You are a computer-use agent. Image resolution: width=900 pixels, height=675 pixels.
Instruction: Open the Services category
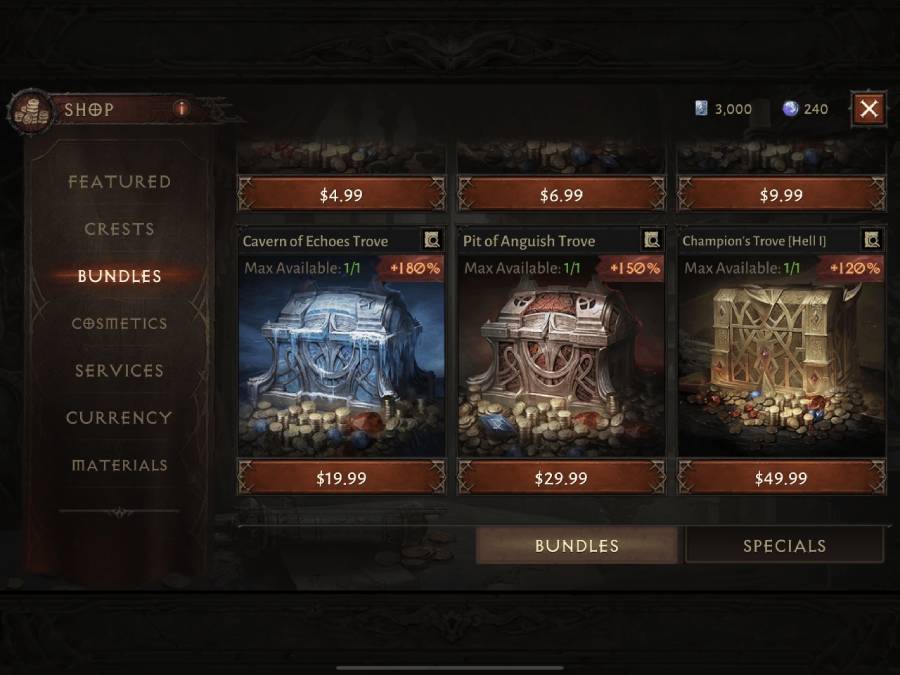pyautogui.click(x=119, y=371)
